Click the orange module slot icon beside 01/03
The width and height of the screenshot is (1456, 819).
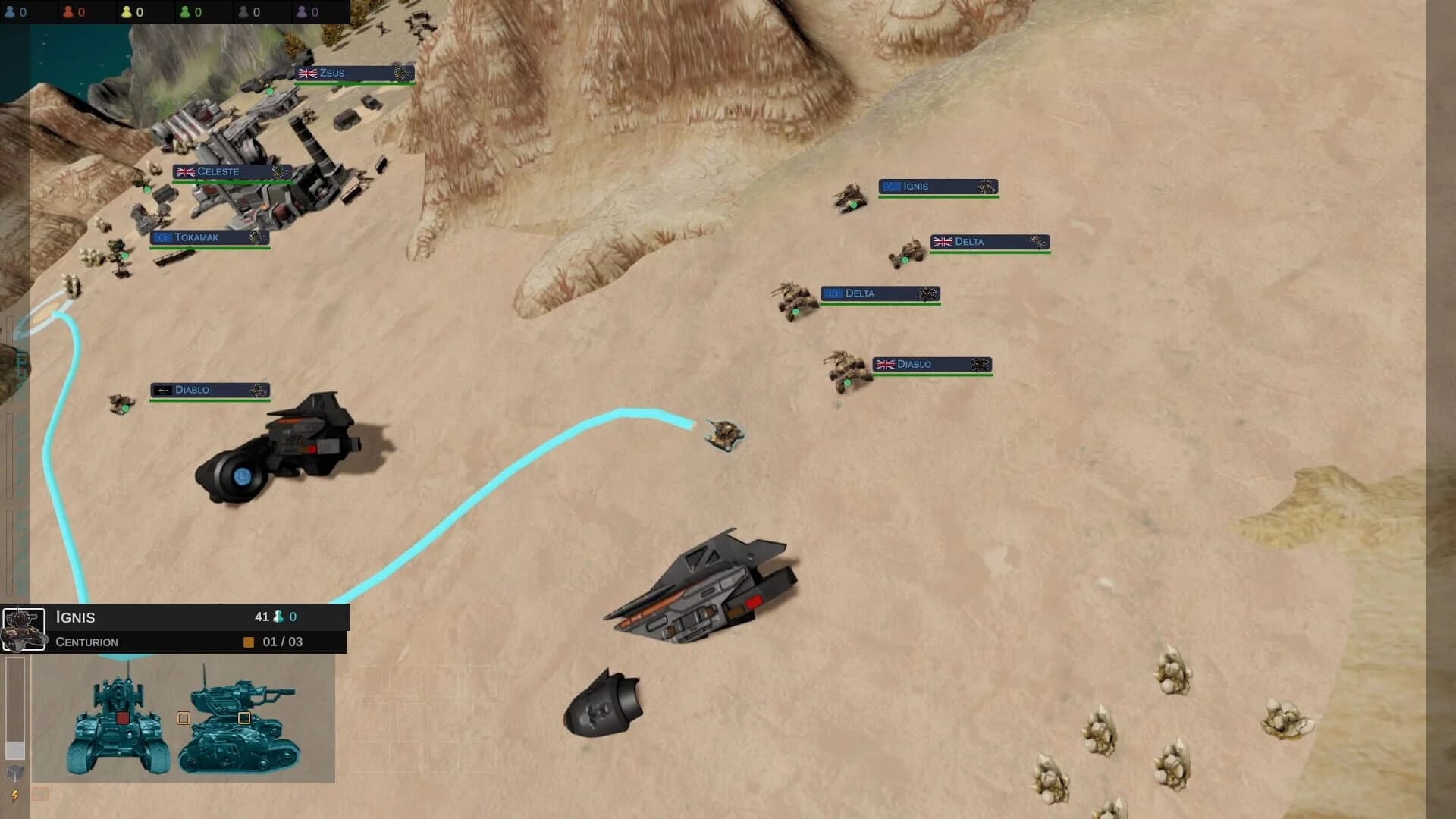click(248, 642)
